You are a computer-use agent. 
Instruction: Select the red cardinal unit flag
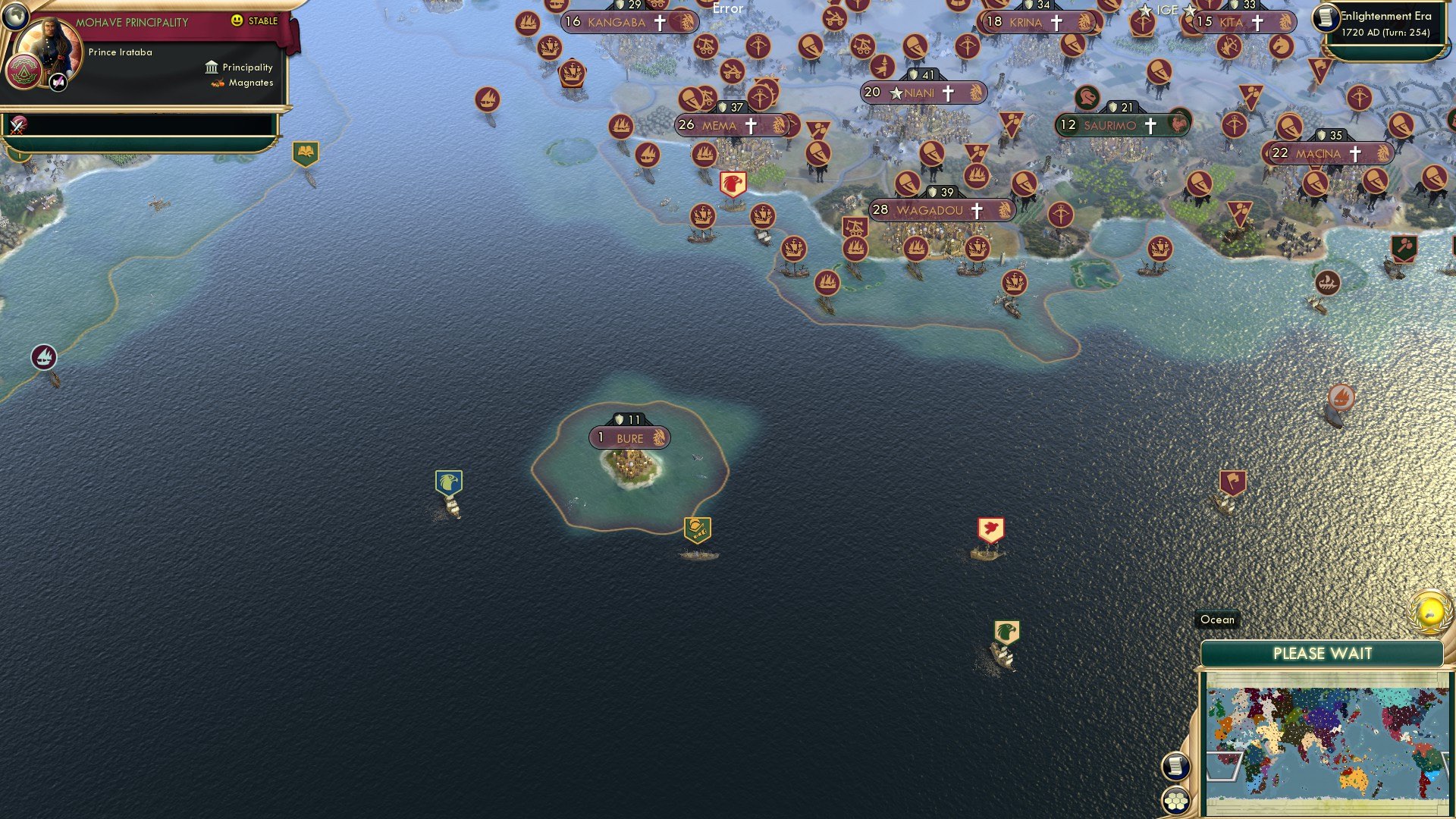(991, 529)
